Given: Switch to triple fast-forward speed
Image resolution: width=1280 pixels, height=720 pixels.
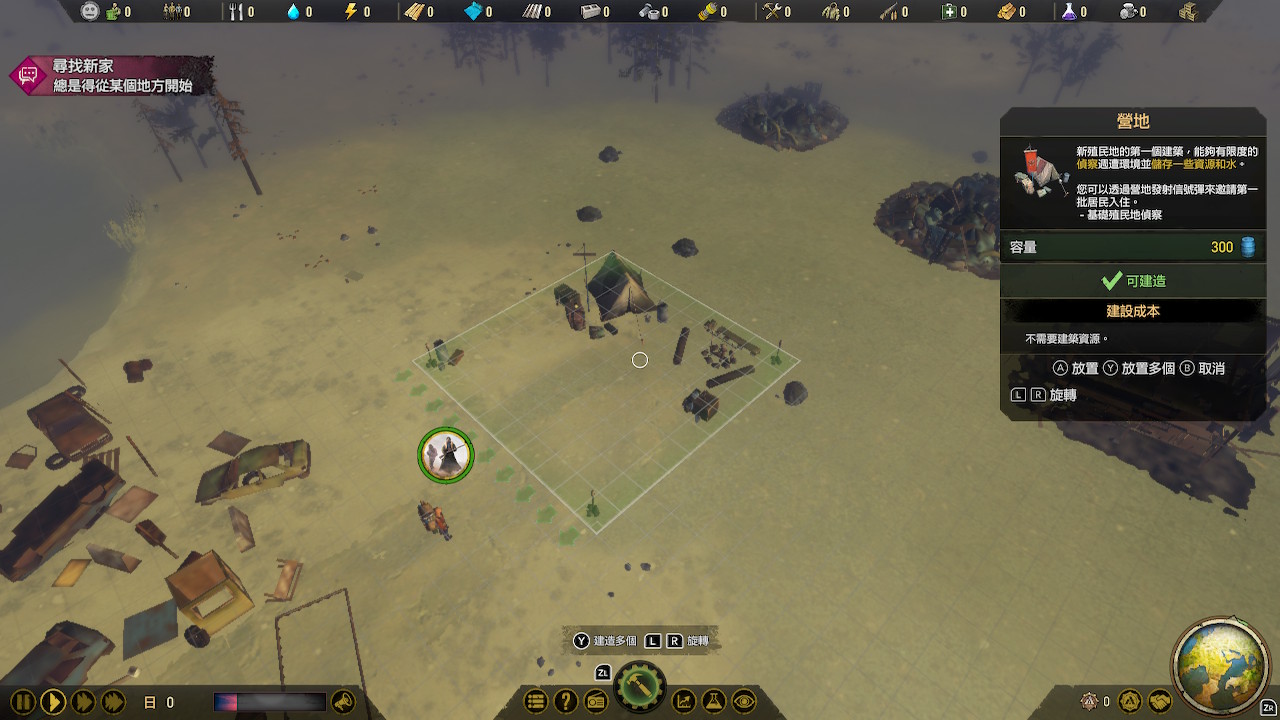Looking at the screenshot, I should pyautogui.click(x=113, y=702).
